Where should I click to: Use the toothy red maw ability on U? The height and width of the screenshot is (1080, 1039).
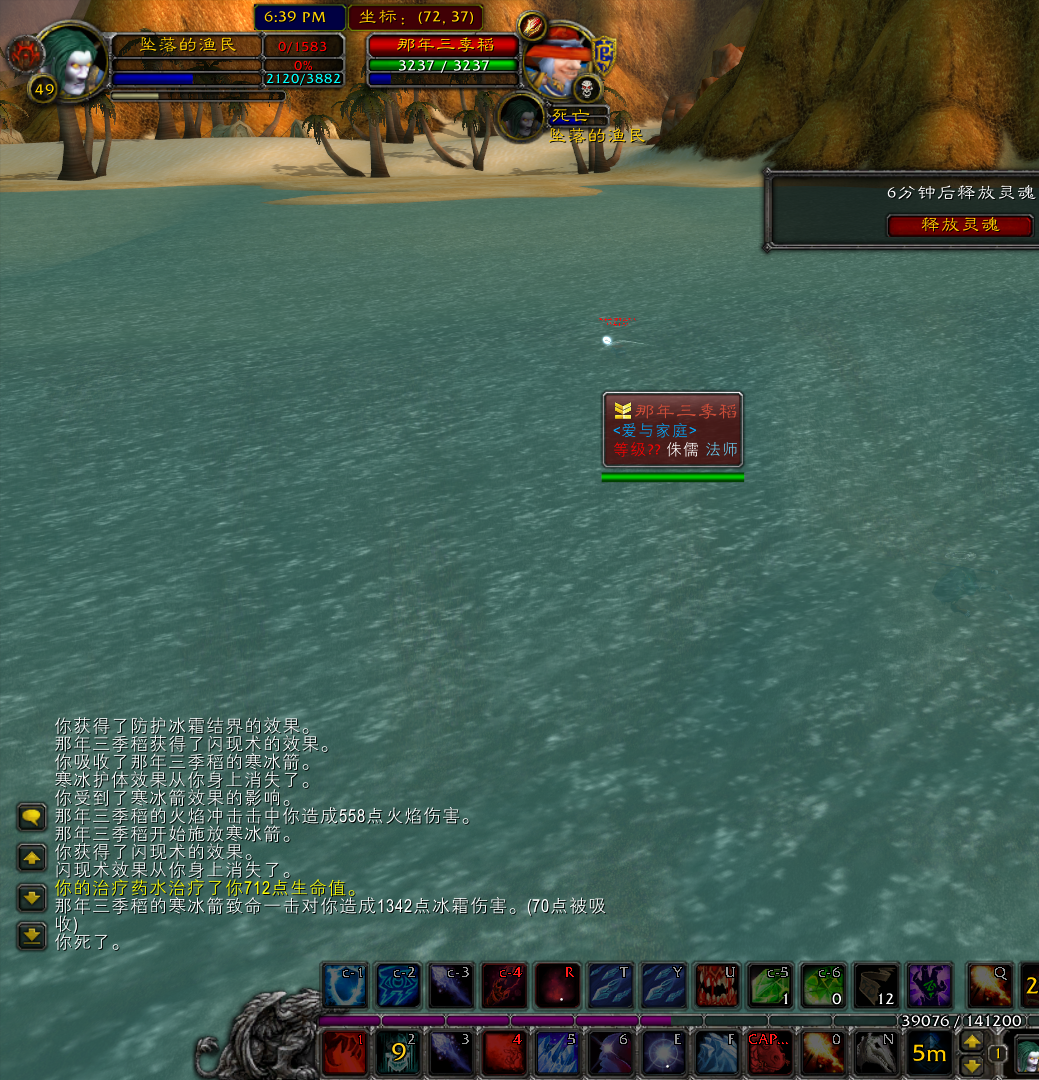pos(716,986)
